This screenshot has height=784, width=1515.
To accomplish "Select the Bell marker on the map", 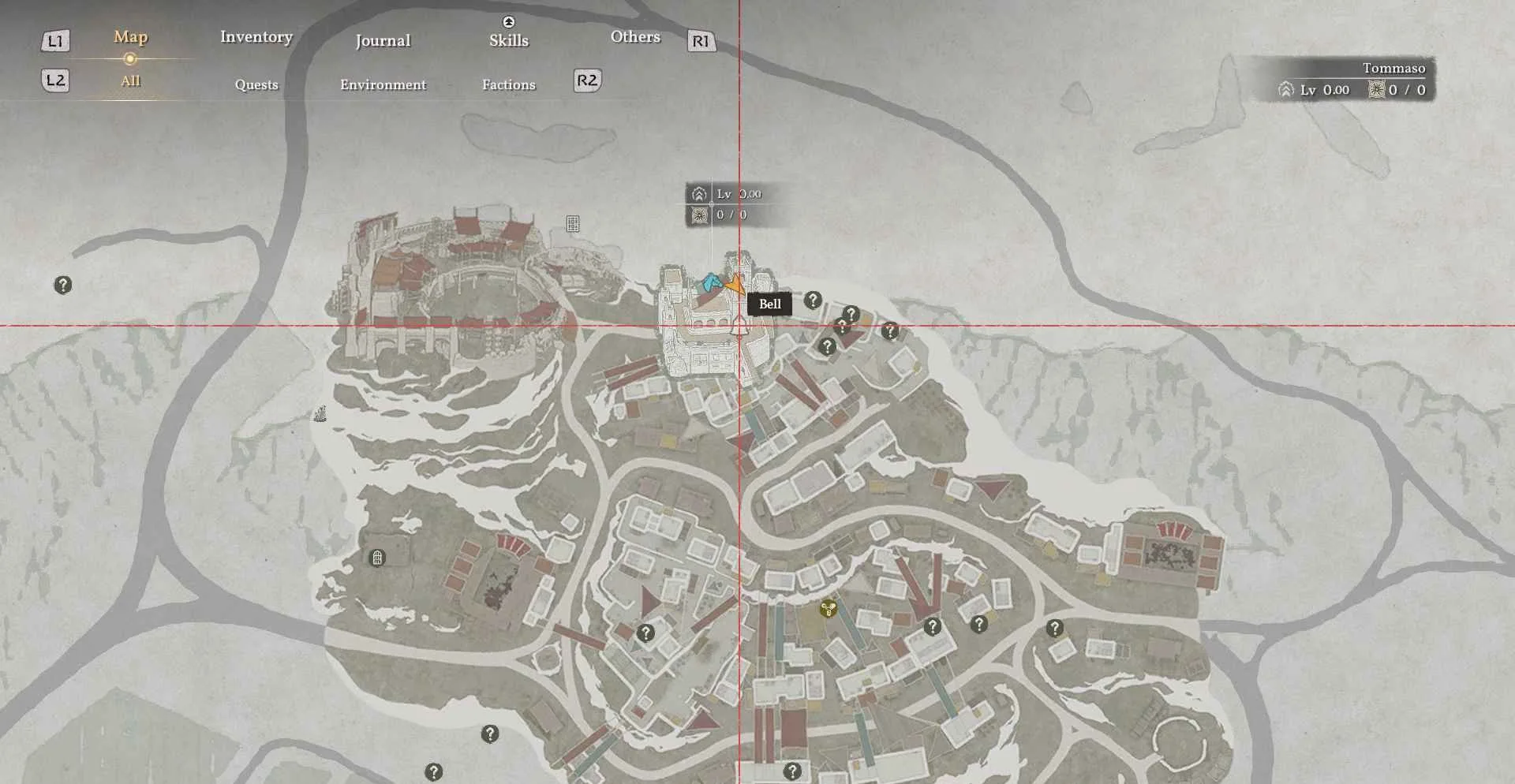I will coord(739,326).
